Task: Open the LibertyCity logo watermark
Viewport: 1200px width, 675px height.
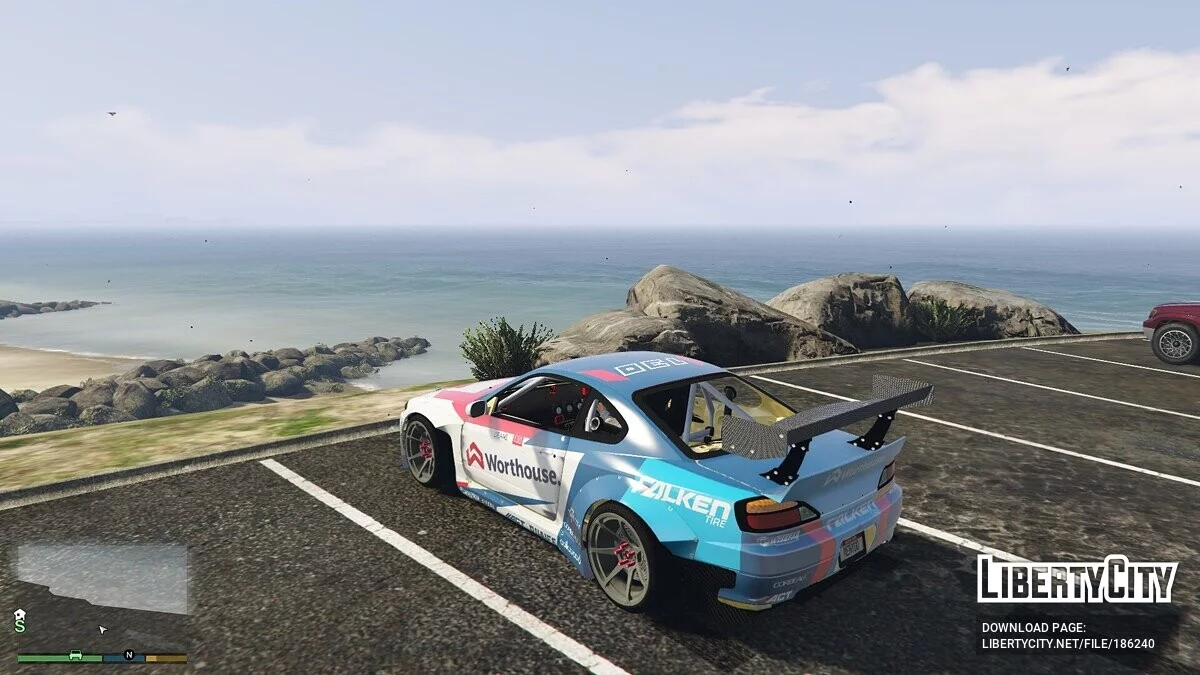Action: pos(1077,580)
